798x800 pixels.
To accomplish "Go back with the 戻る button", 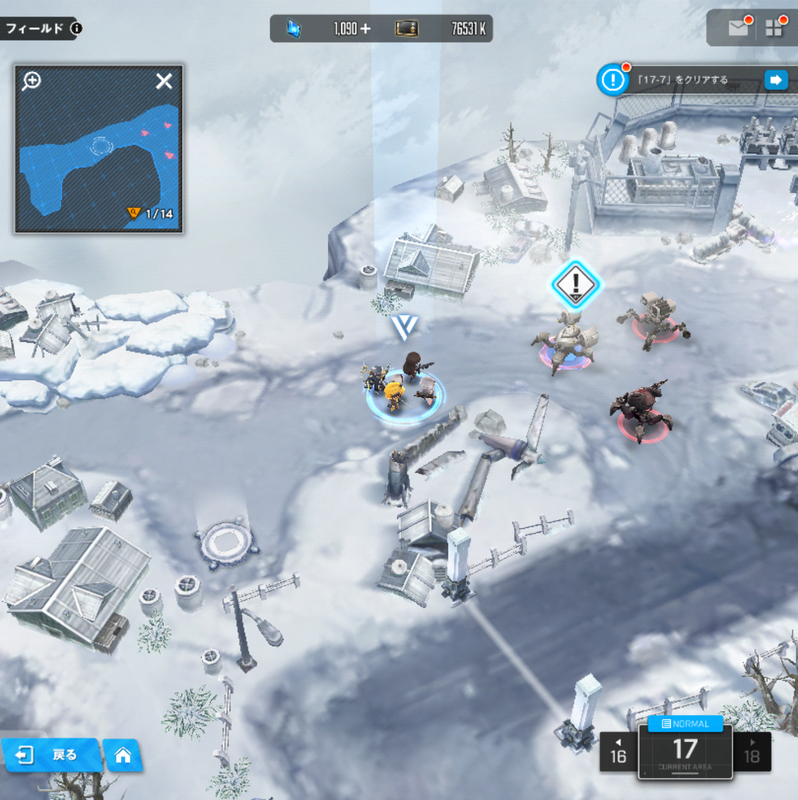I will [51, 754].
